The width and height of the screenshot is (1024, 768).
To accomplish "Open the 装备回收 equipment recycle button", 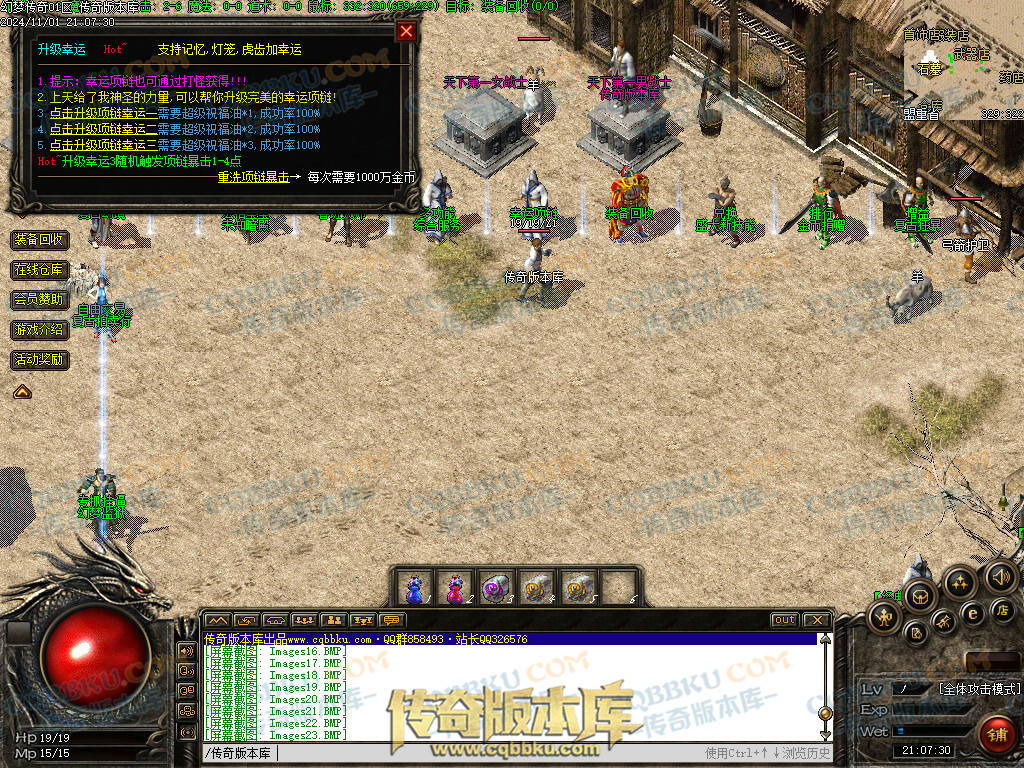I will (x=40, y=240).
